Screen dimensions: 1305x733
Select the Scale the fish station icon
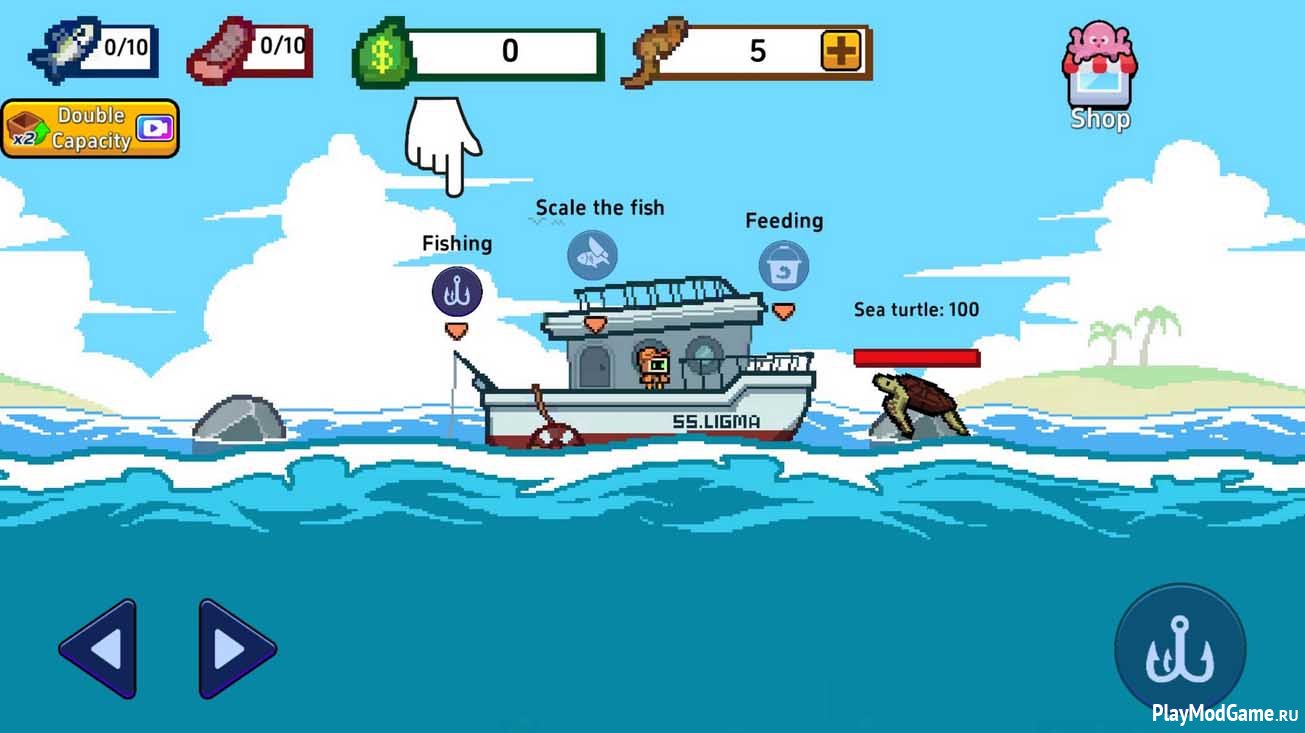coord(592,255)
